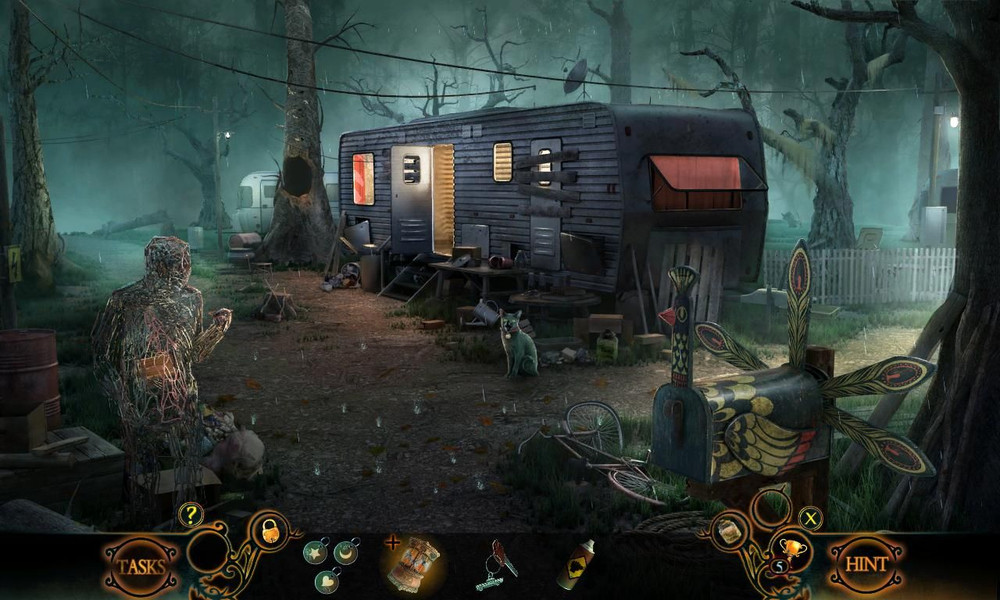1000x600 pixels.
Task: Use the HINT button
Action: click(x=866, y=565)
